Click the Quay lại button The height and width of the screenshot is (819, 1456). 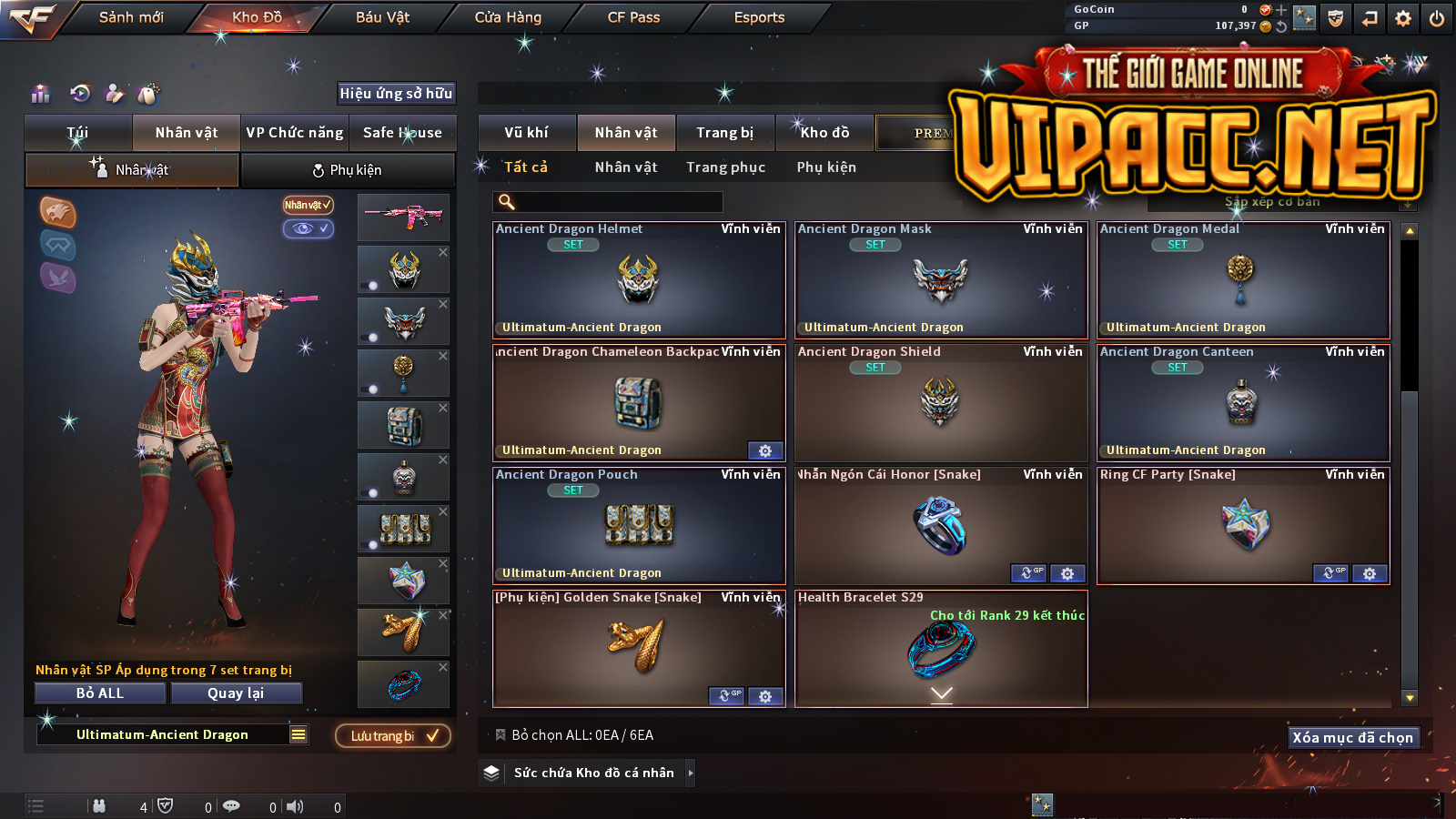coord(236,693)
